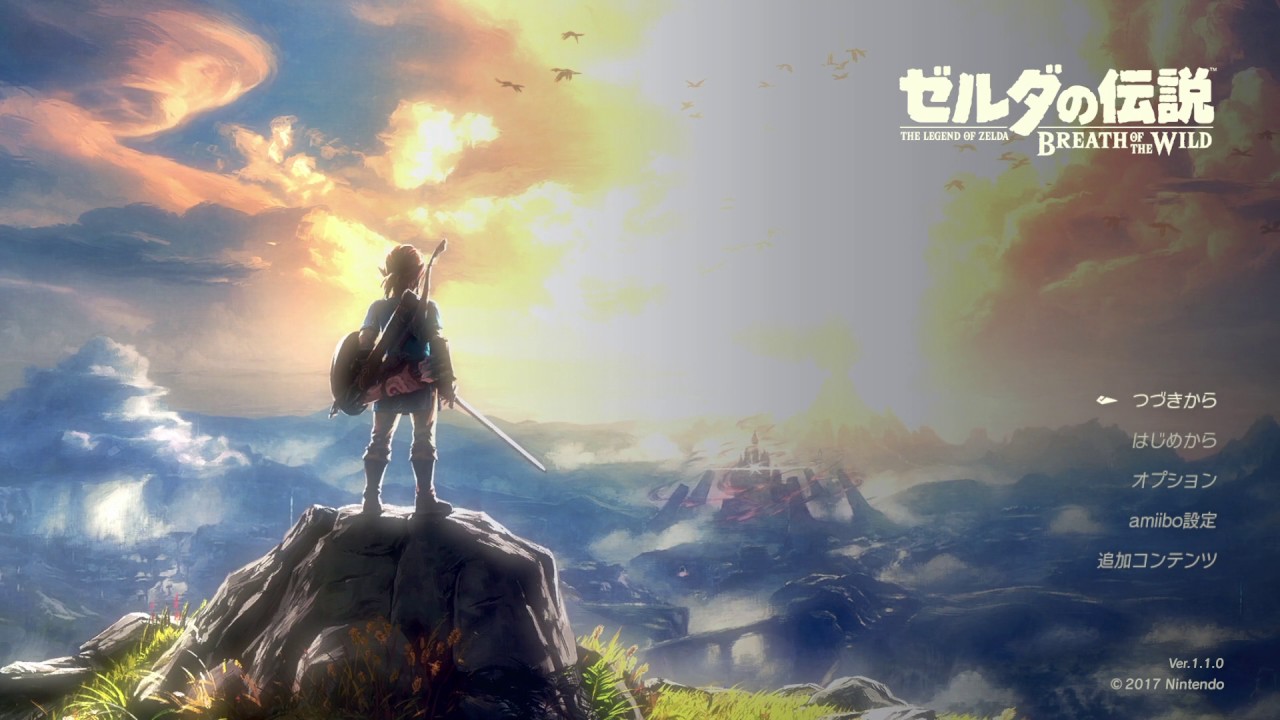Click the shield on Link's back

tap(355, 370)
